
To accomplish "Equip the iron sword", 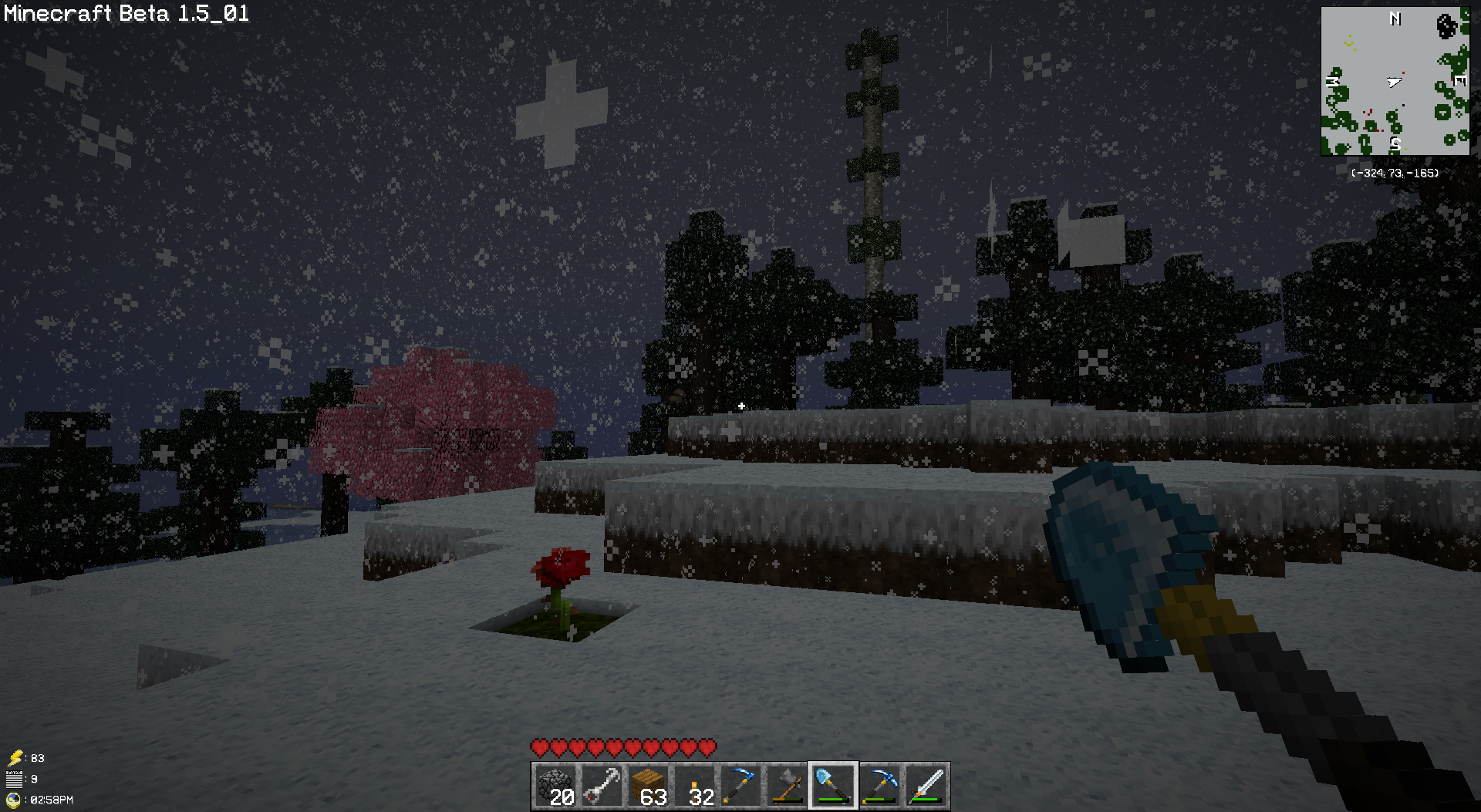I will [x=926, y=786].
